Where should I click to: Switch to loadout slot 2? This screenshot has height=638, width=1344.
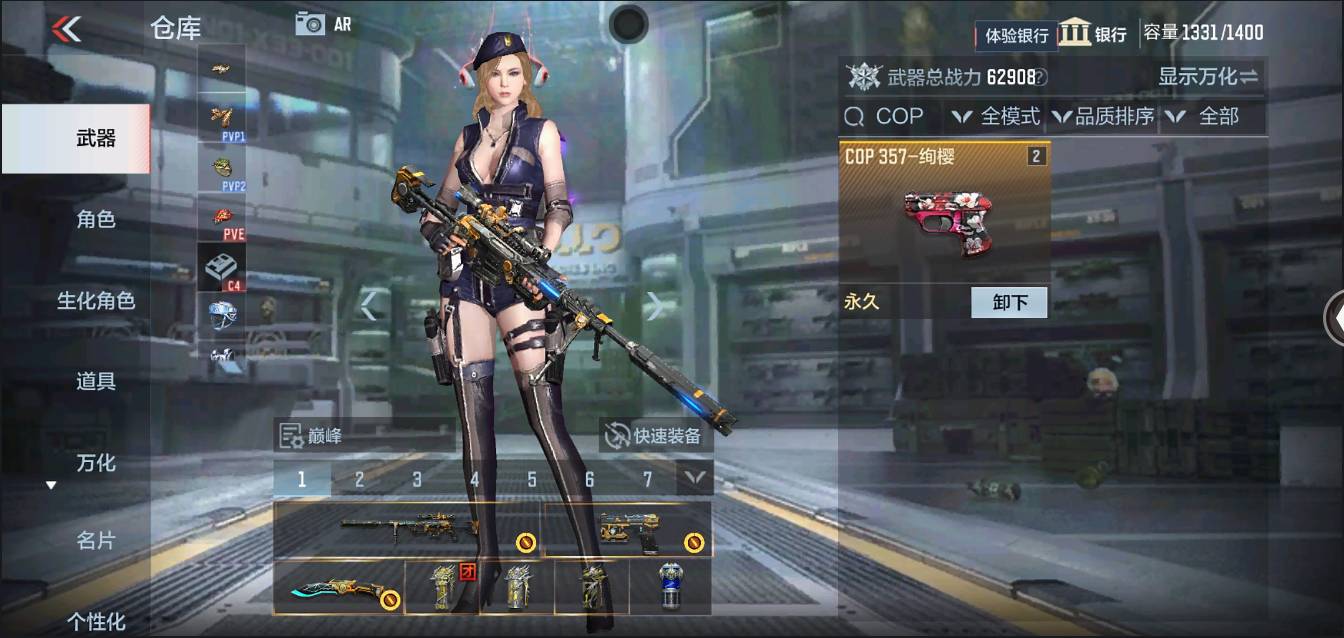[359, 479]
